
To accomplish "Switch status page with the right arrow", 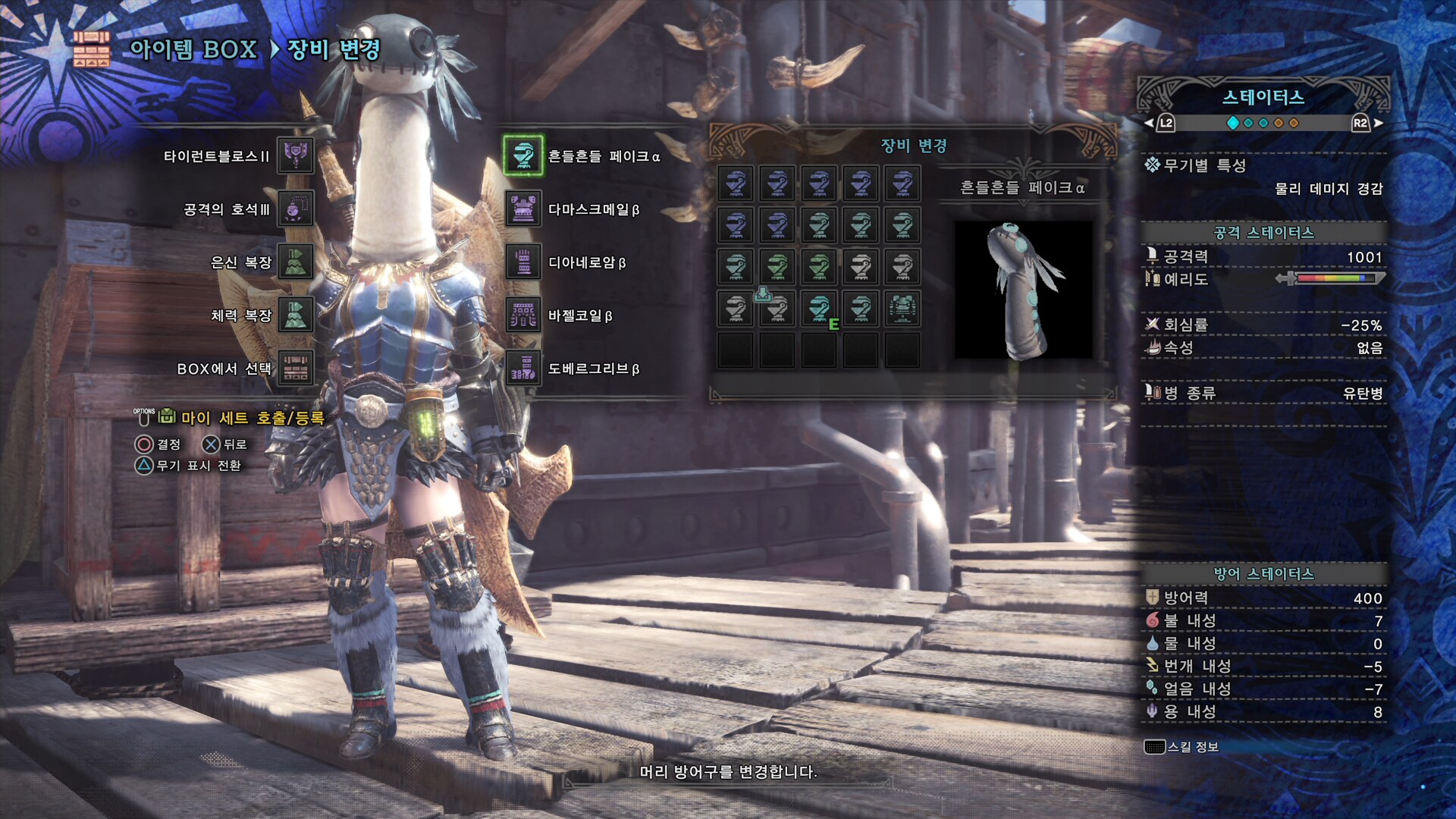I will [x=1378, y=123].
